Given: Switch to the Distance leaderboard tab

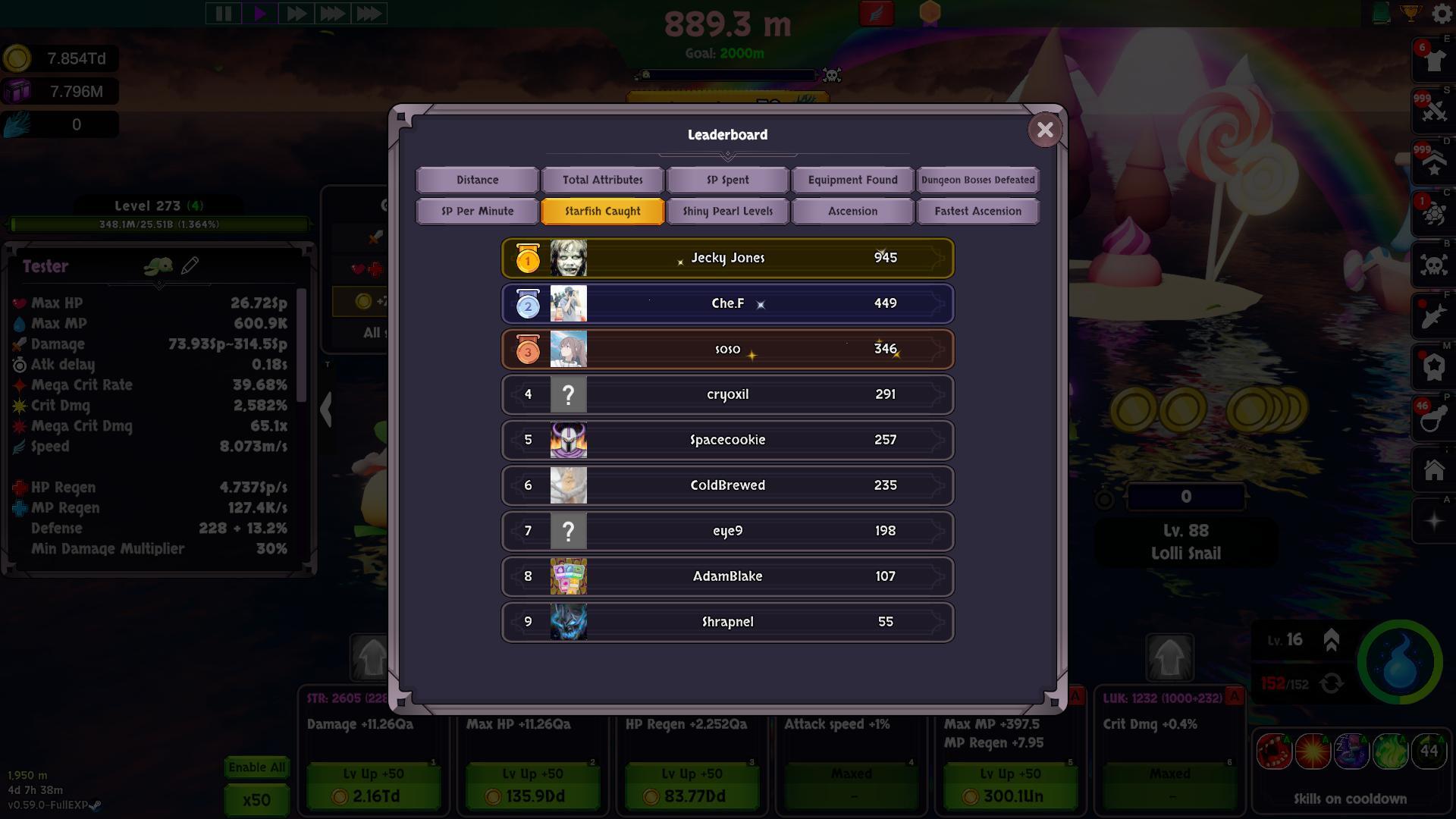Looking at the screenshot, I should (x=476, y=180).
